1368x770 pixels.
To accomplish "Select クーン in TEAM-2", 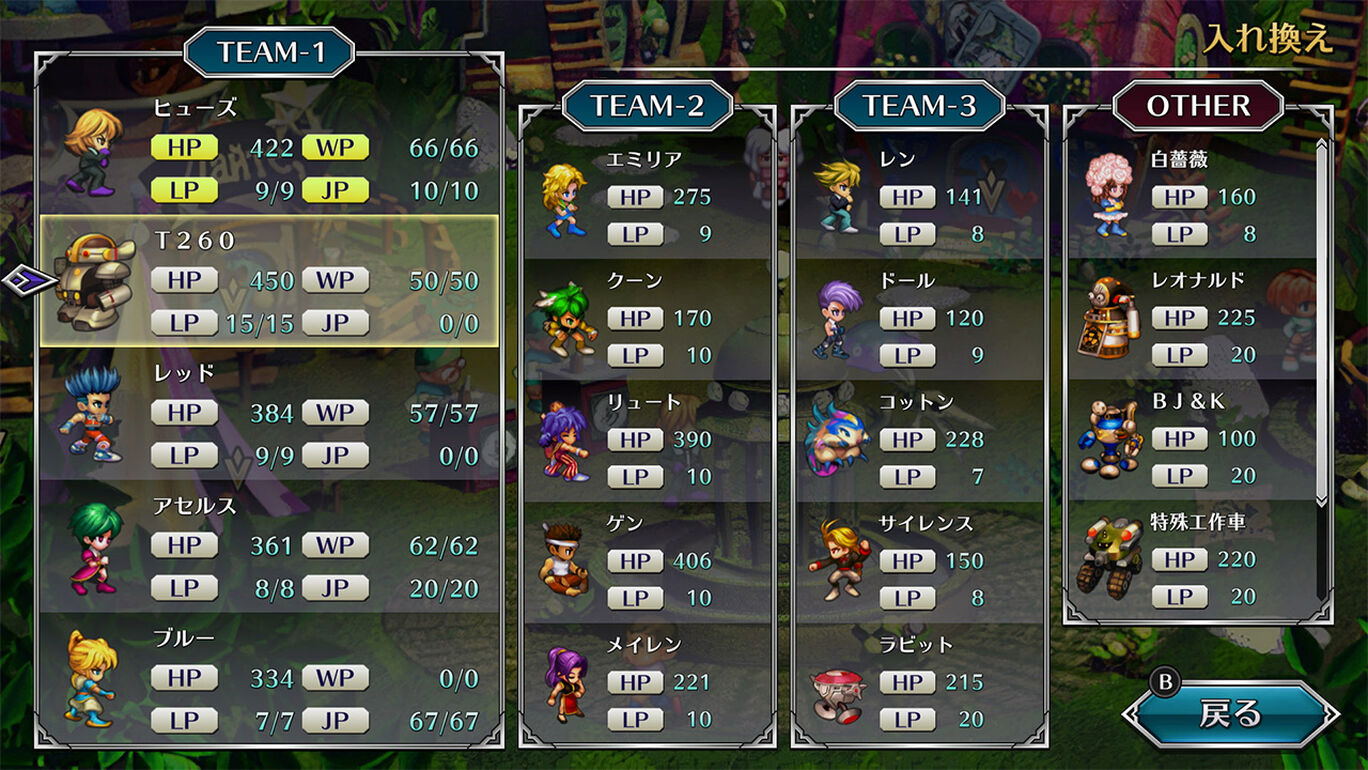I will (647, 318).
